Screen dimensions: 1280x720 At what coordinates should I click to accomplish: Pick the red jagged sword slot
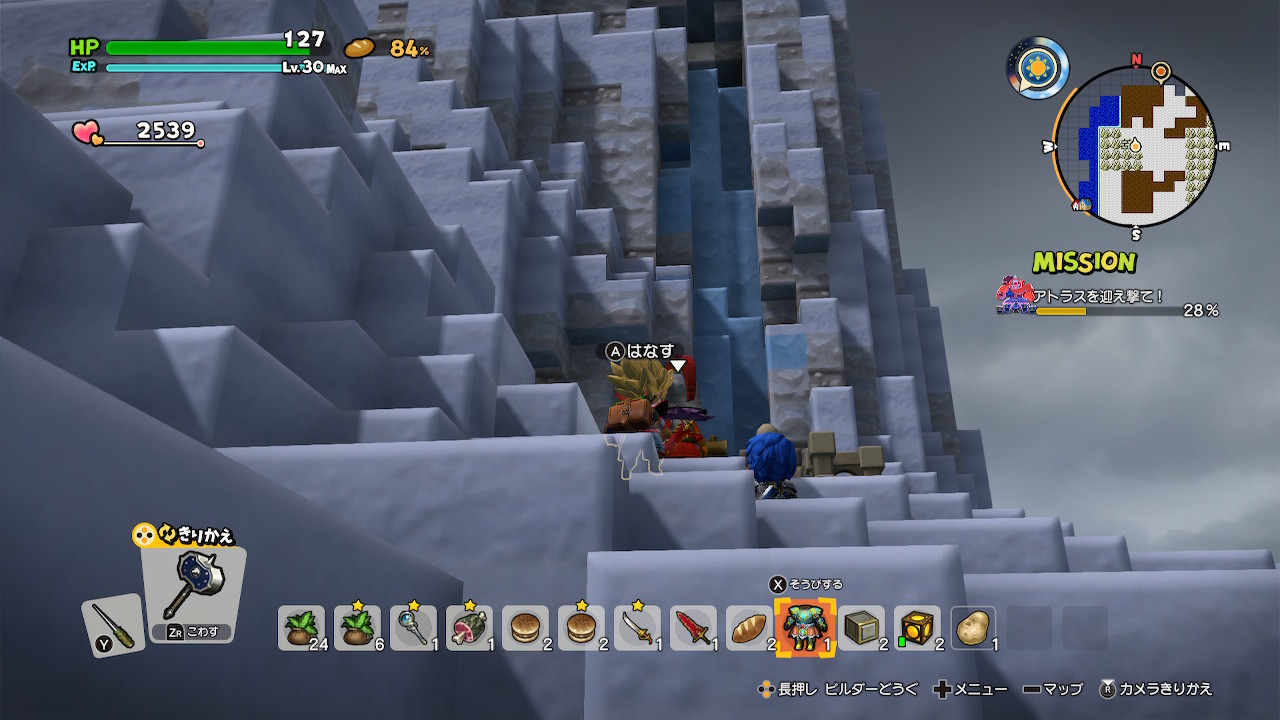pyautogui.click(x=693, y=628)
